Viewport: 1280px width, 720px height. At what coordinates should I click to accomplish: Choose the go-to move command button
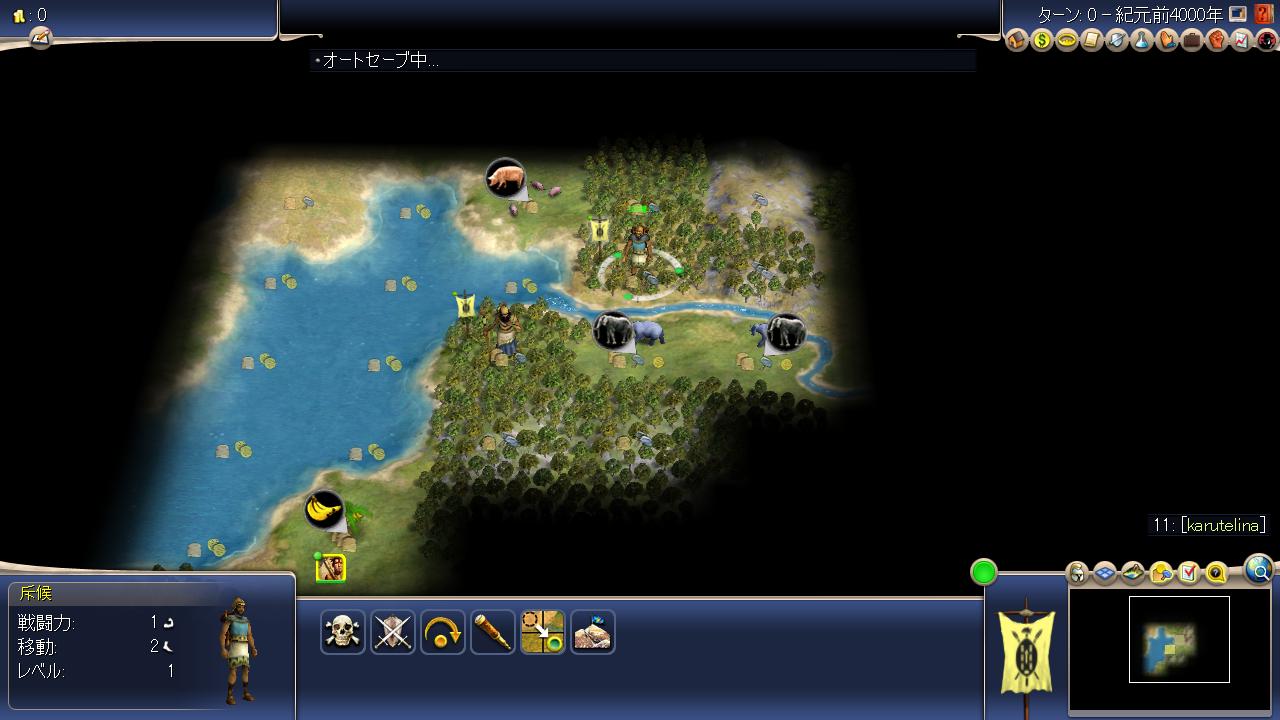click(543, 632)
